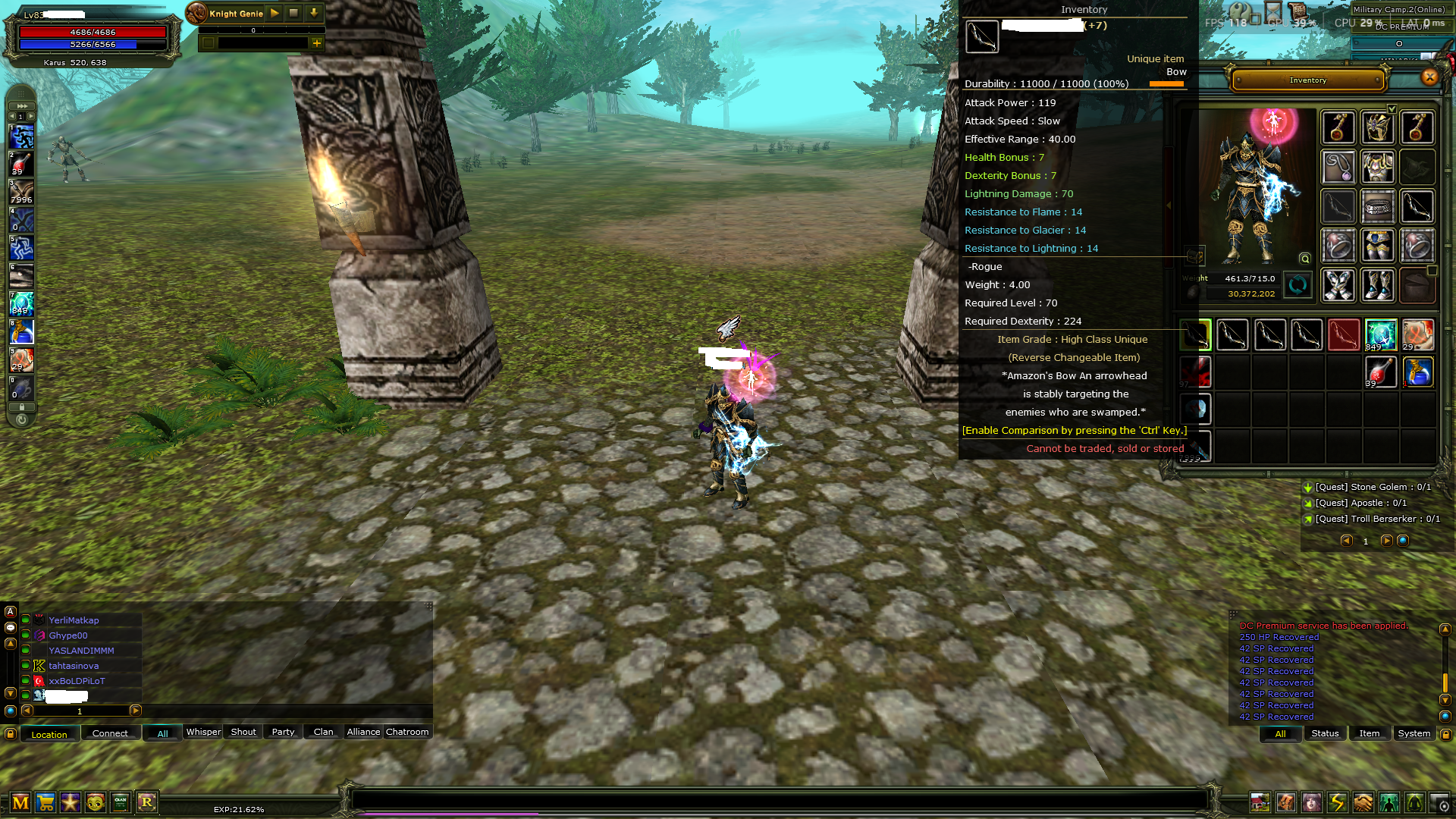This screenshot has width=1456, height=819.
Task: Toggle the padlock beside the System tab
Action: click(1445, 733)
